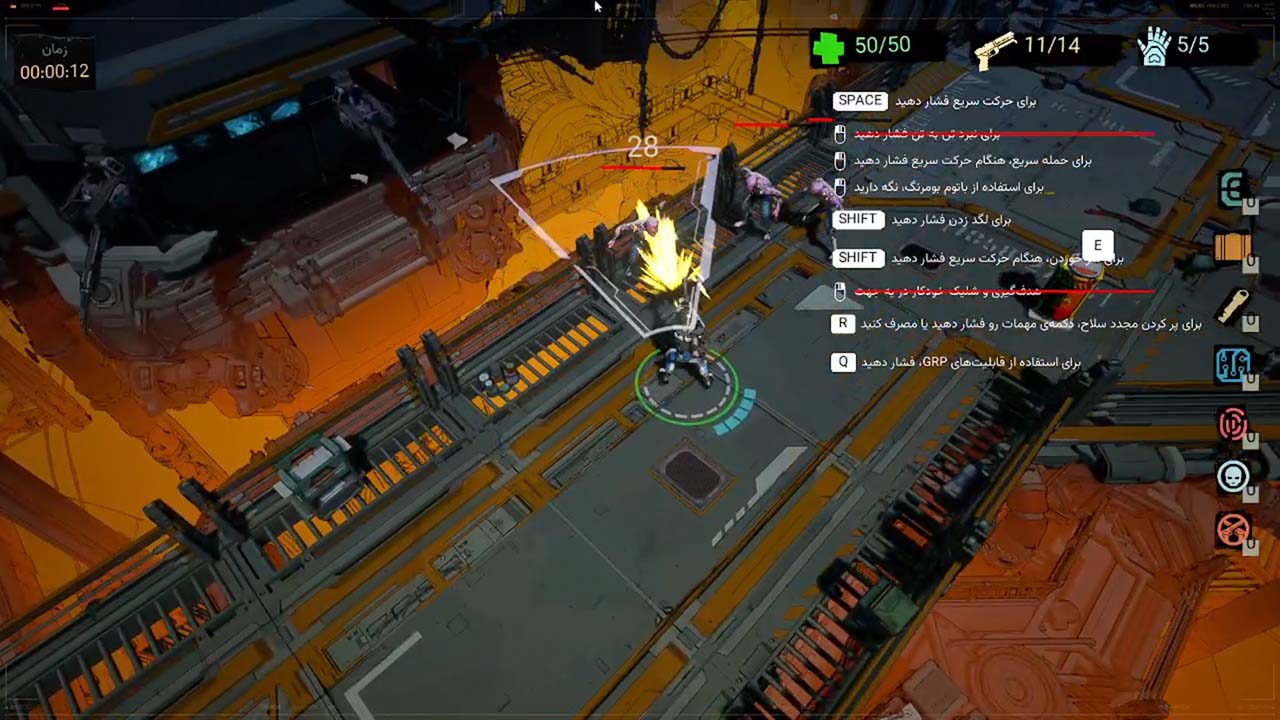Choose the crossed-out orange circle icon
Screen dimensions: 1280x720
click(x=1233, y=529)
